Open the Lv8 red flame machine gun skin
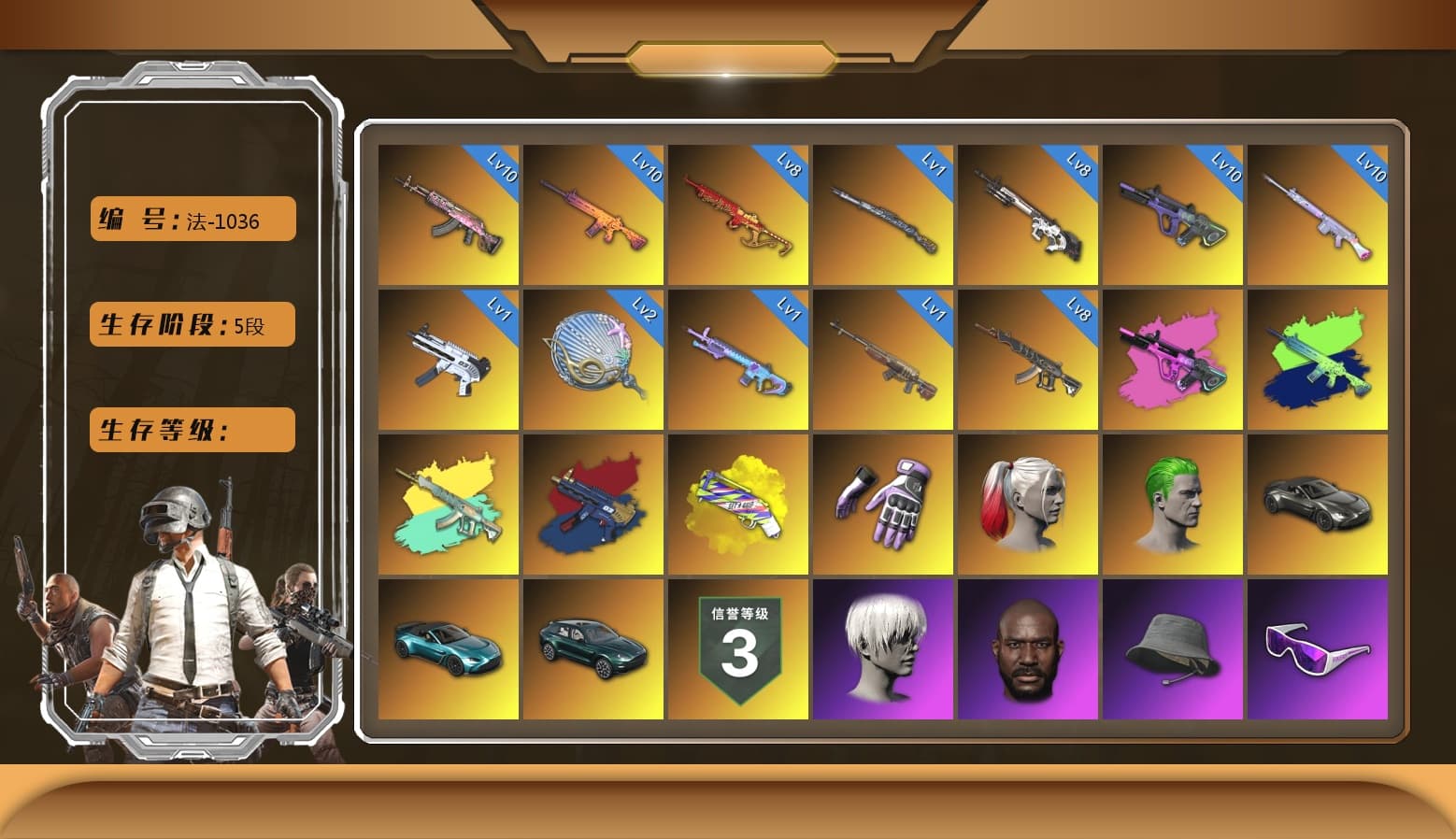 738,215
